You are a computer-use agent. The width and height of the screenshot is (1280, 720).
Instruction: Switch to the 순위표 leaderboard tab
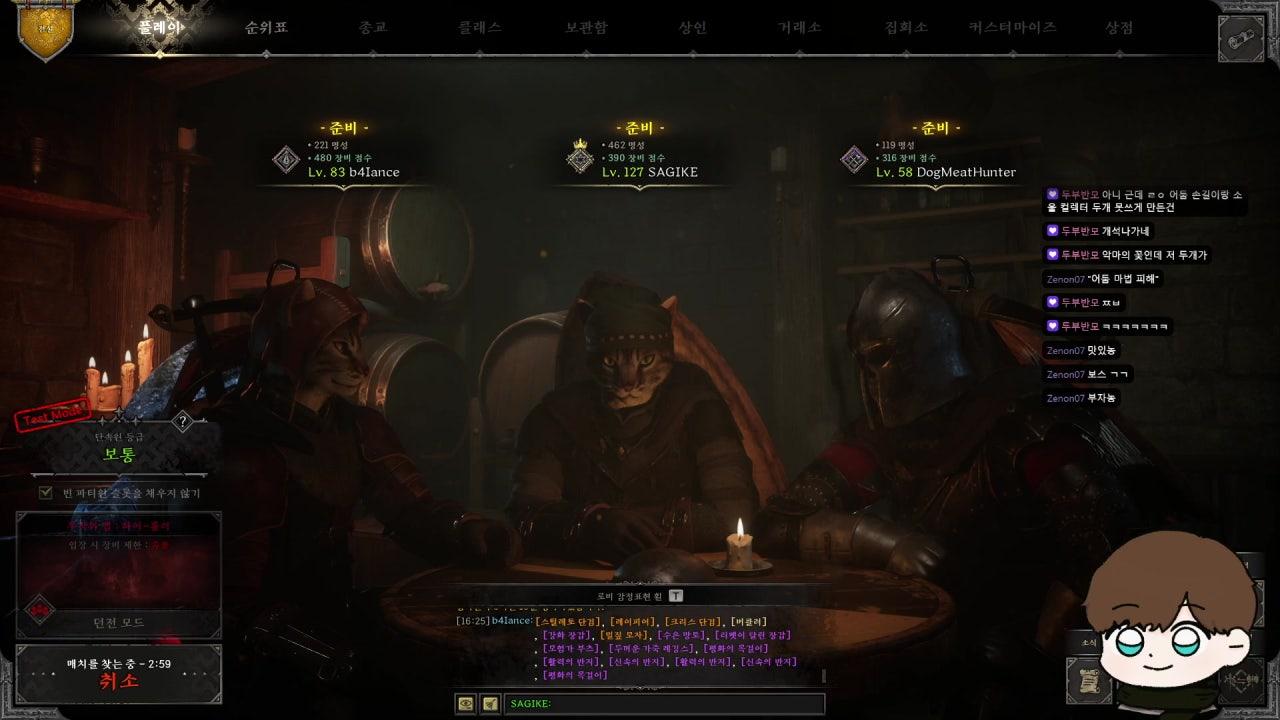coord(266,28)
